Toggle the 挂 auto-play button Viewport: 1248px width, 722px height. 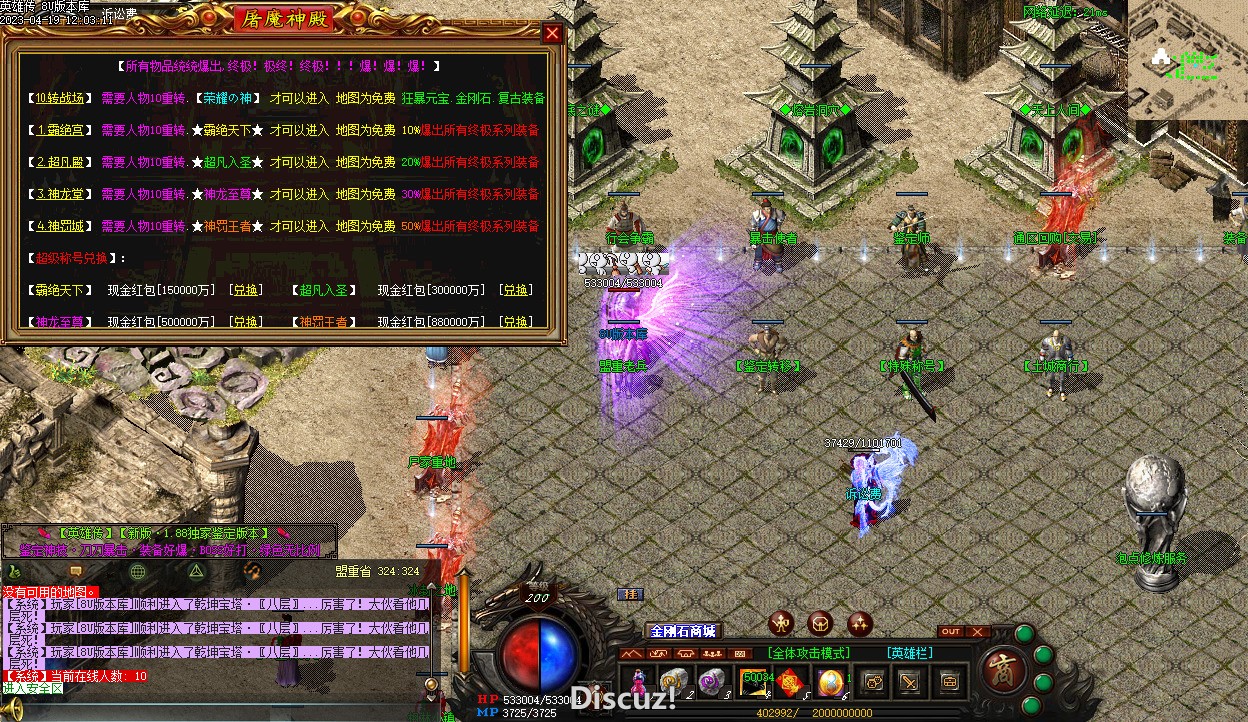(630, 594)
